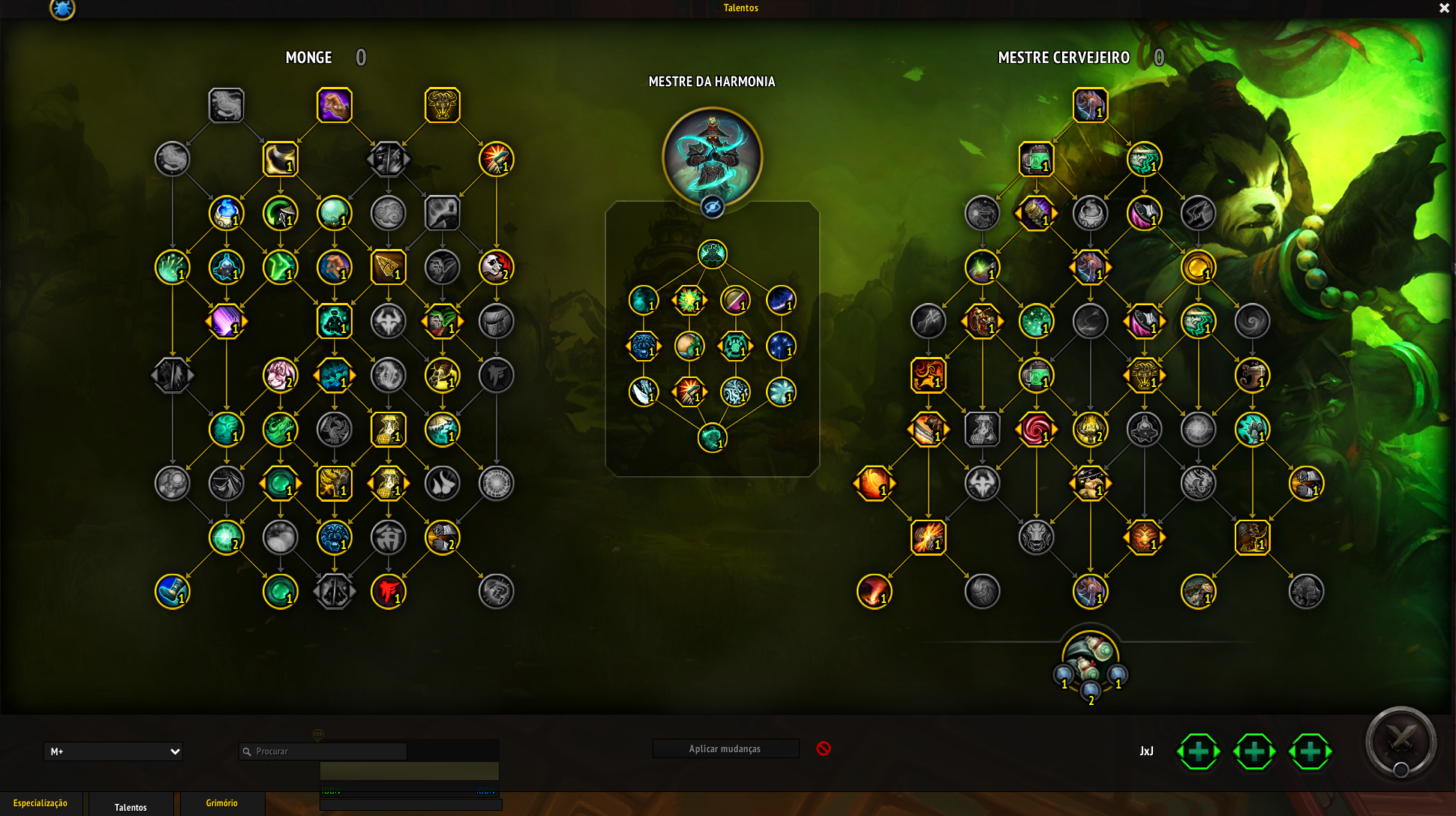This screenshot has height=816, width=1456.
Task: Switch to the Especialização tab
Action: [x=41, y=803]
